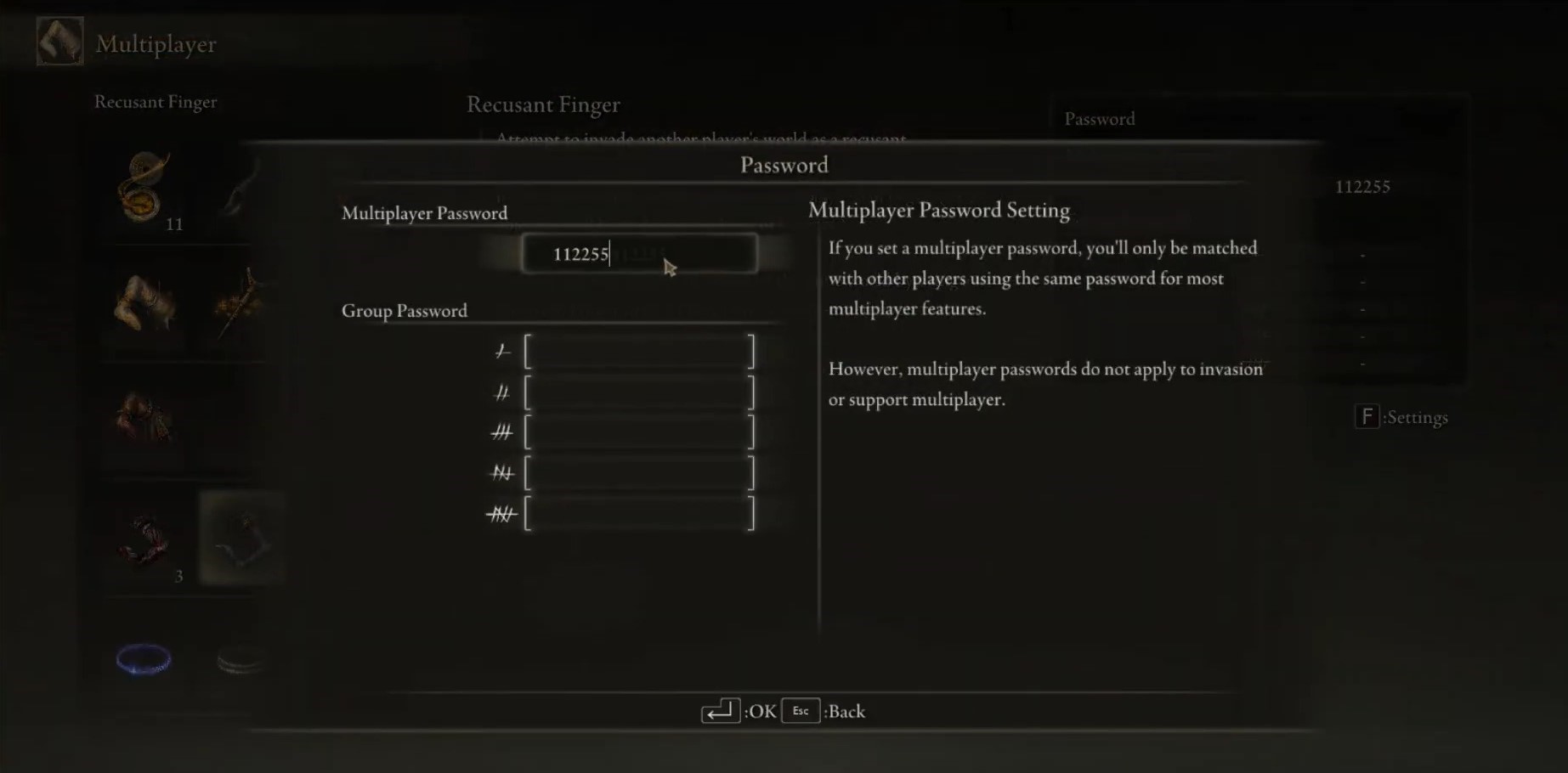Image resolution: width=1568 pixels, height=773 pixels.
Task: Select the fifth group password bracket field
Action: [639, 513]
